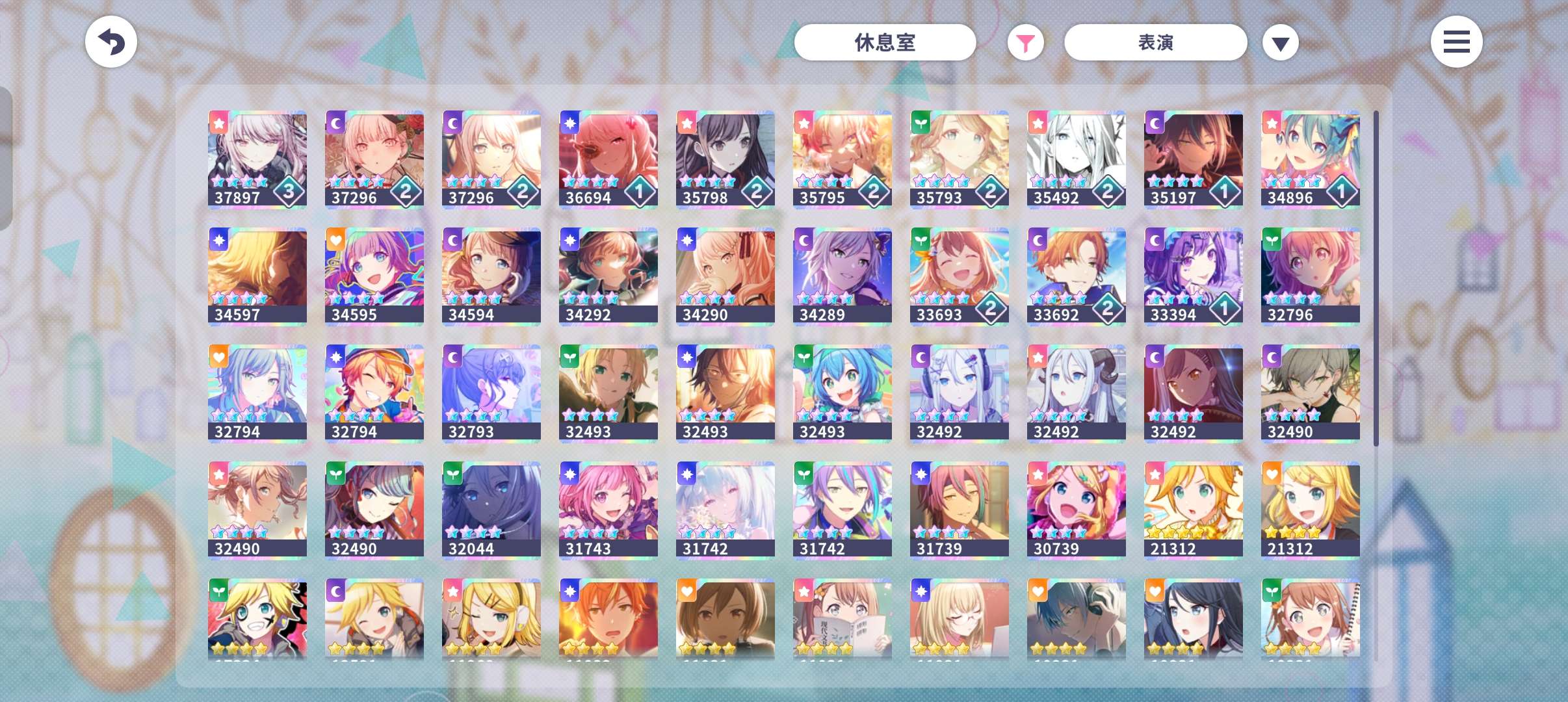
Task: Open the 表演 sort selector
Action: click(1155, 42)
